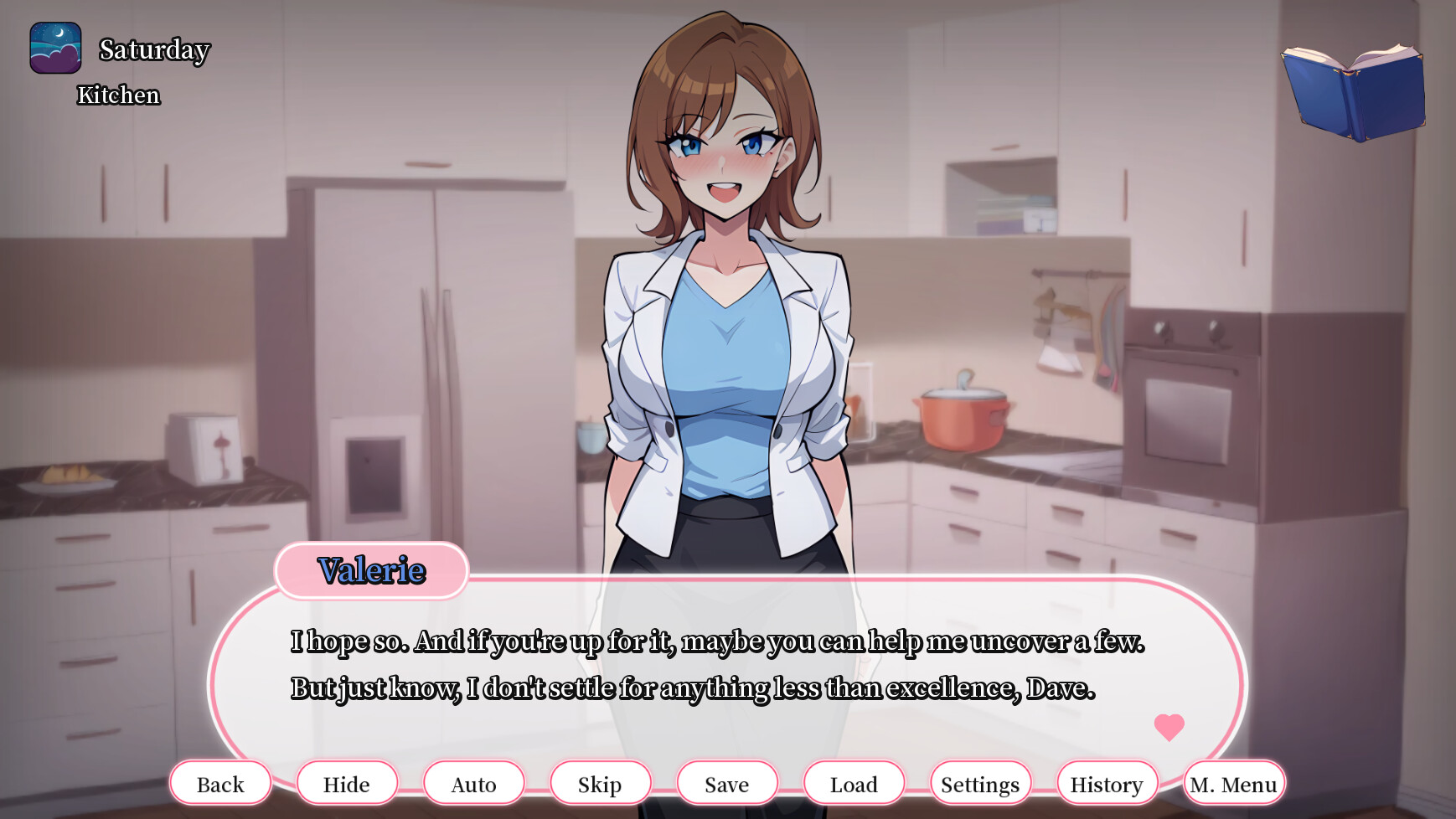The height and width of the screenshot is (819, 1456).
Task: Click the Back button
Action: point(220,784)
